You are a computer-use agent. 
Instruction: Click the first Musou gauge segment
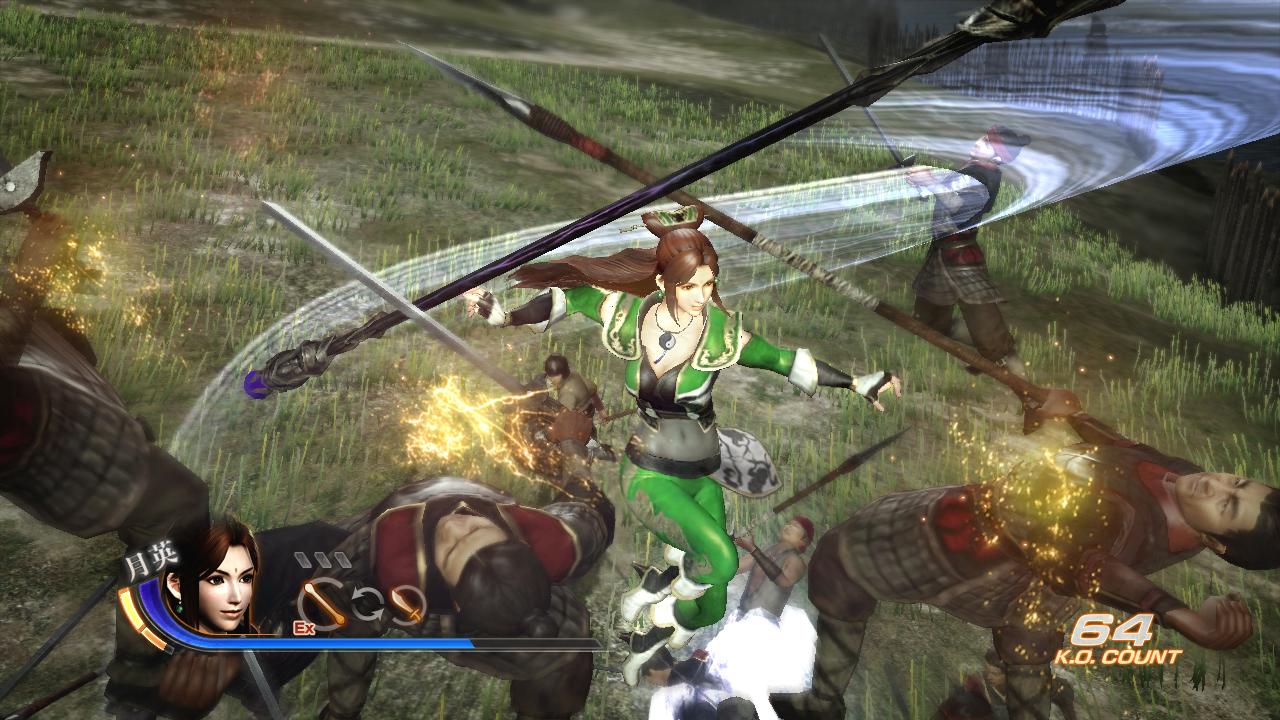tap(303, 558)
